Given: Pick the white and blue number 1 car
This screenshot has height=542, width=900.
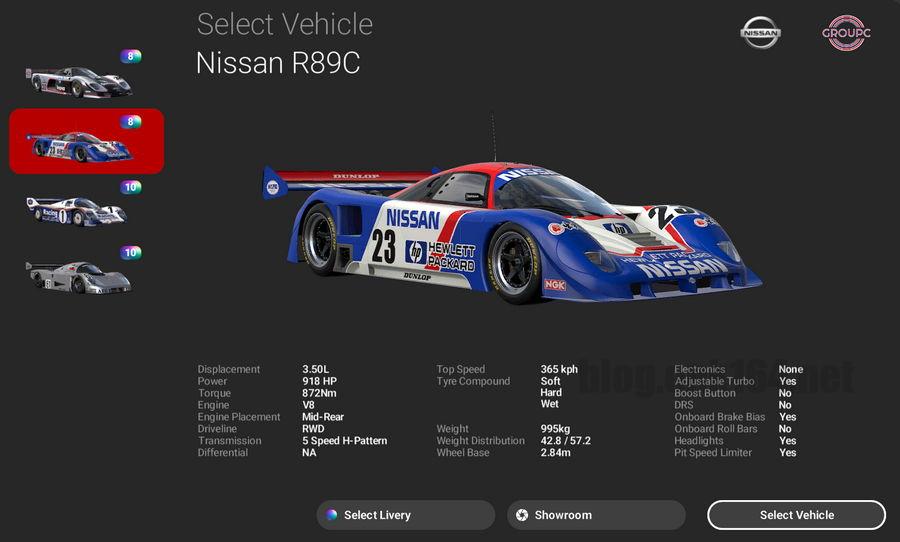Looking at the screenshot, I should click(77, 210).
